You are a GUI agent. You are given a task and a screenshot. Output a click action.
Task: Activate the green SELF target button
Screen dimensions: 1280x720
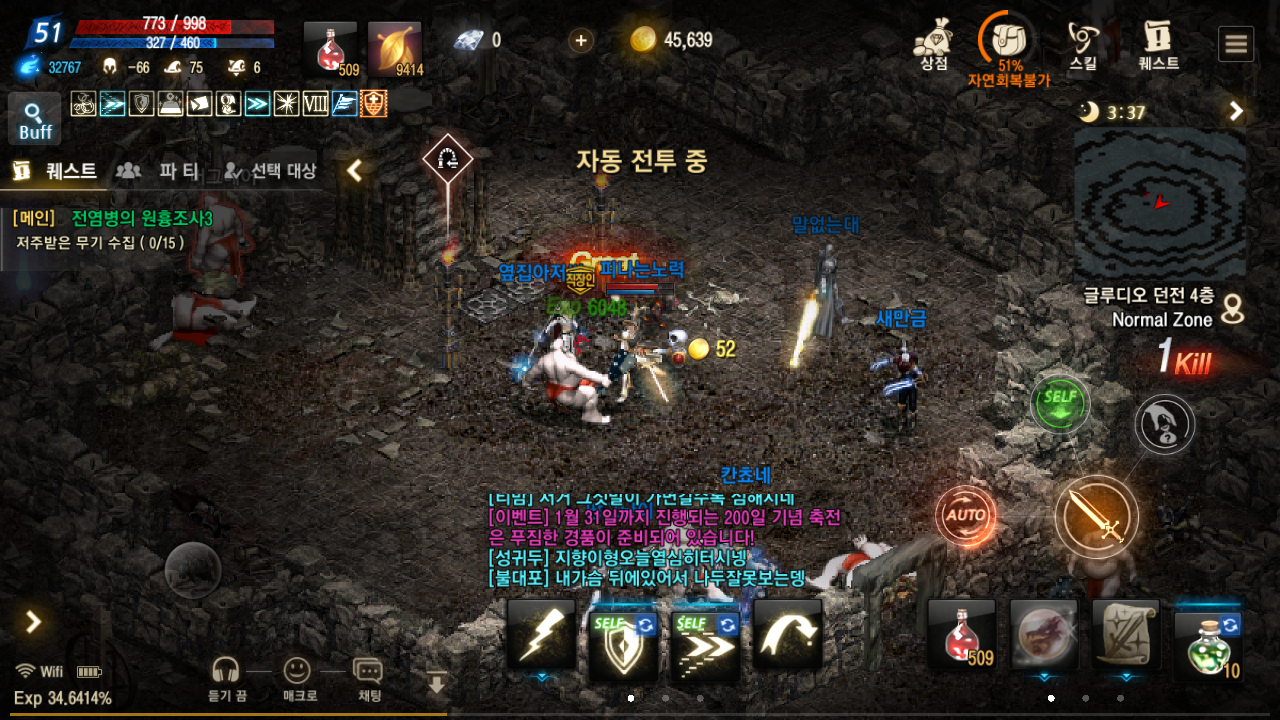(x=1060, y=403)
